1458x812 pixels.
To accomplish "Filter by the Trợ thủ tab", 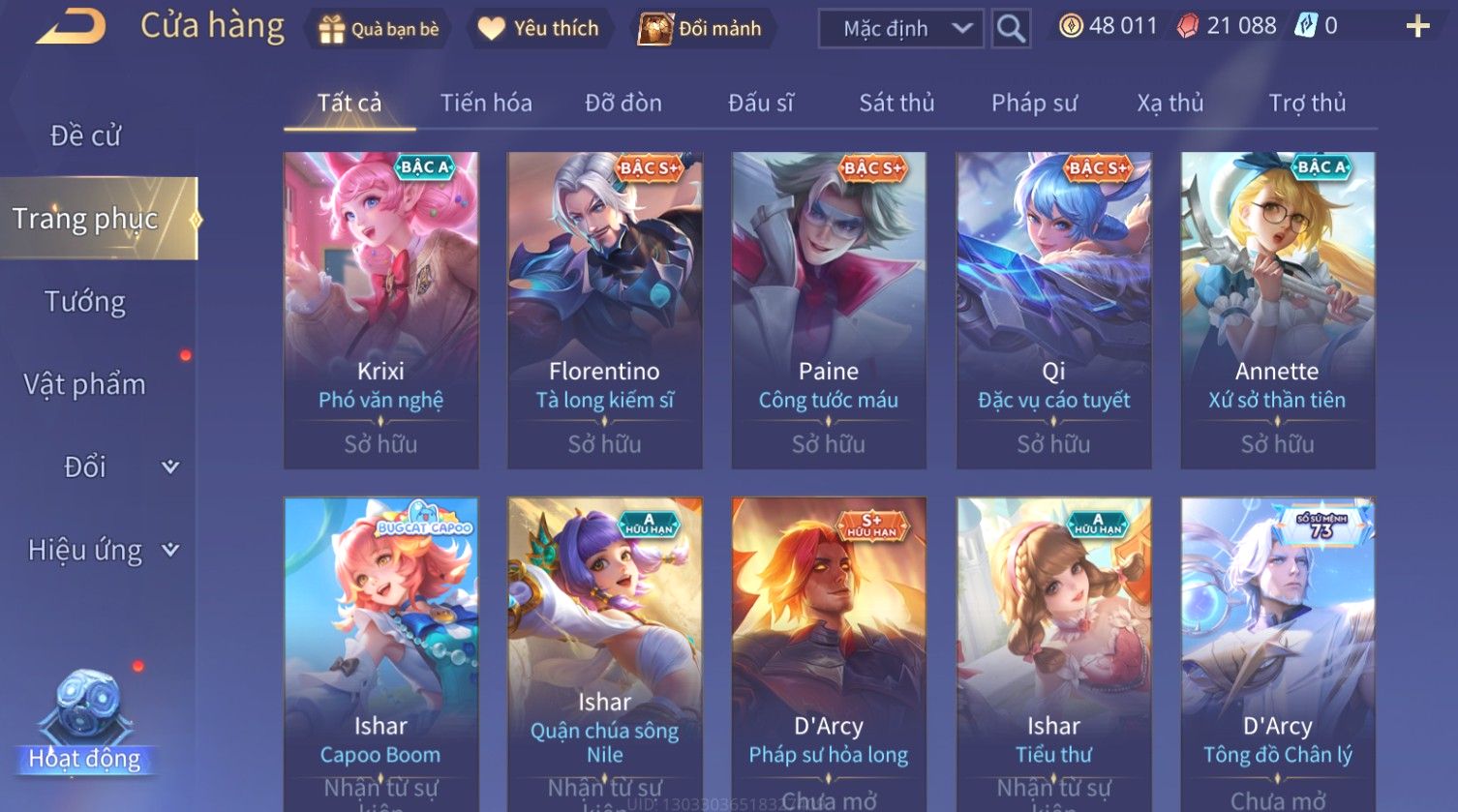I will pos(1307,103).
